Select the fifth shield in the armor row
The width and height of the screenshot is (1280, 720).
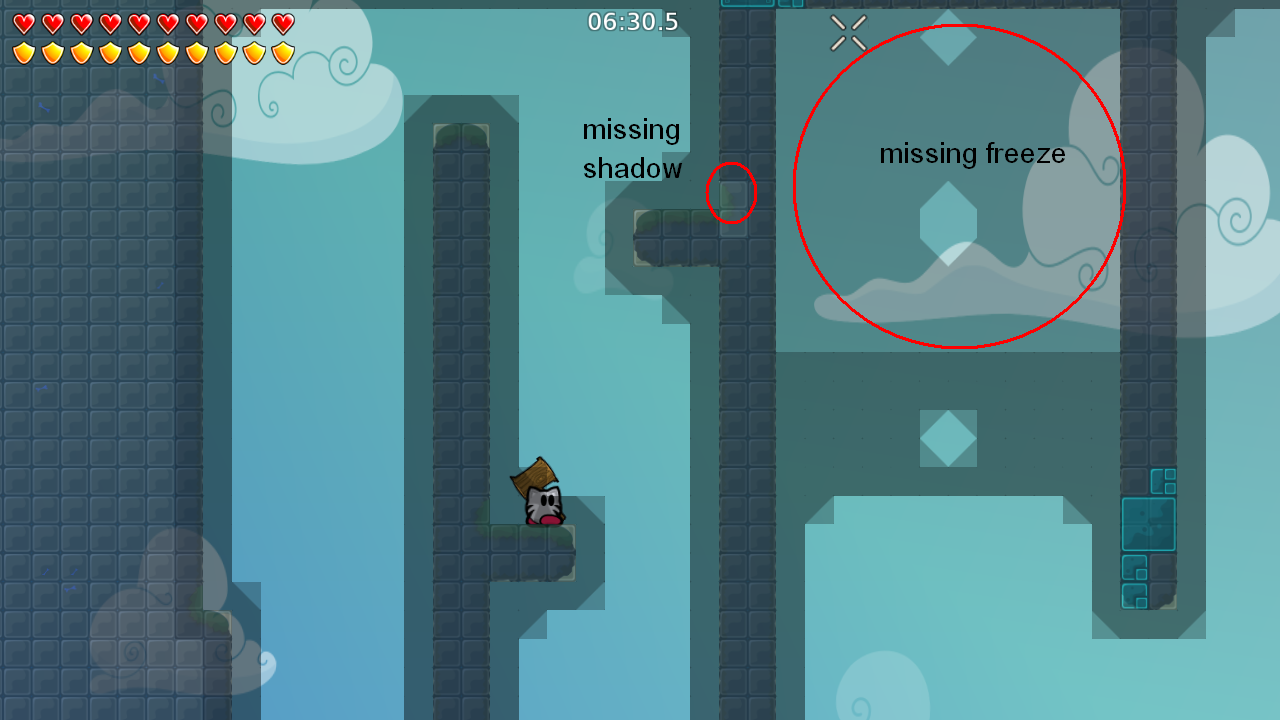click(140, 52)
